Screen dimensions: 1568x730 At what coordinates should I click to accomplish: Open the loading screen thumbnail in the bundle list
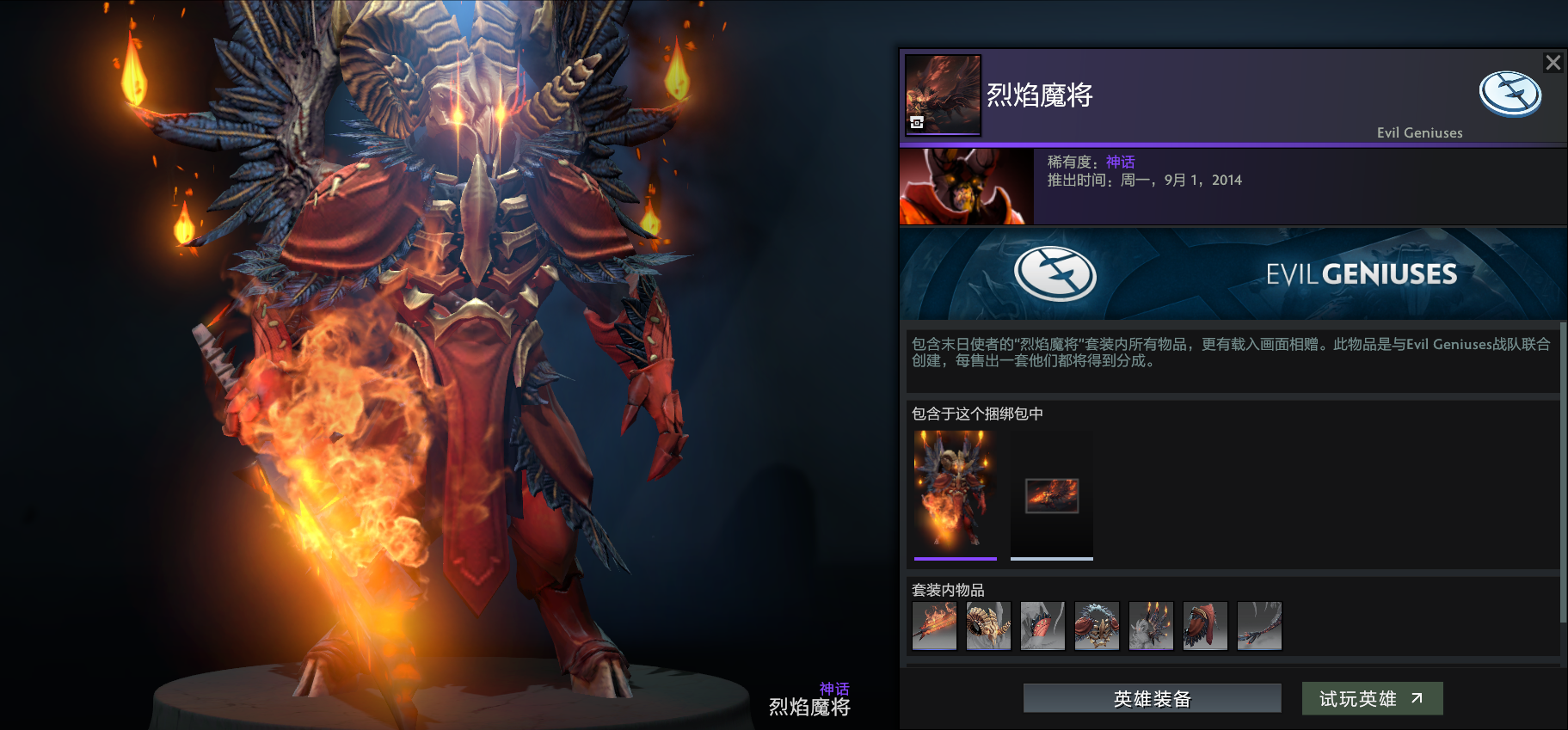(1051, 496)
